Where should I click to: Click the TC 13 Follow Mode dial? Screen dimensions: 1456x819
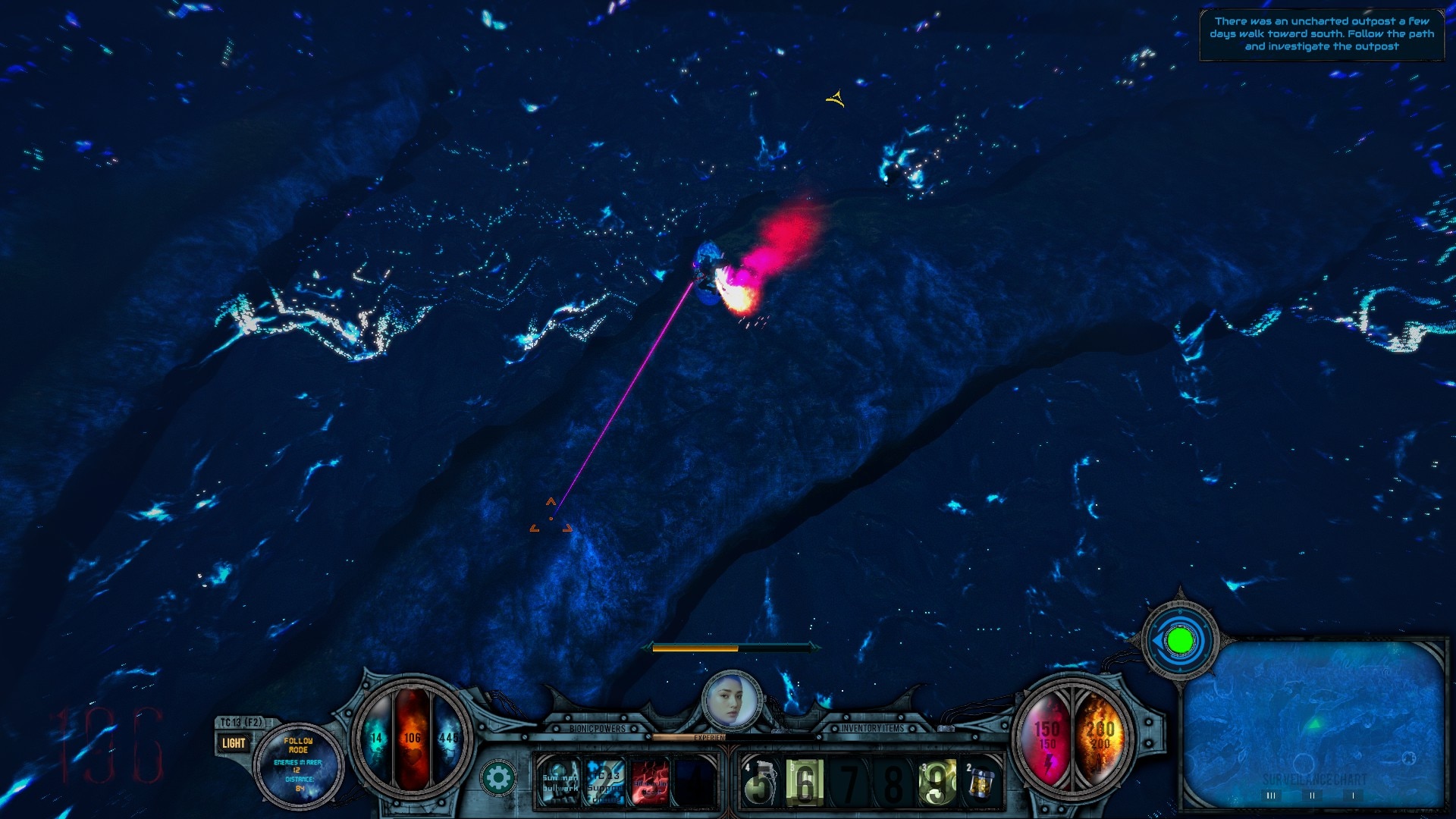[298, 766]
